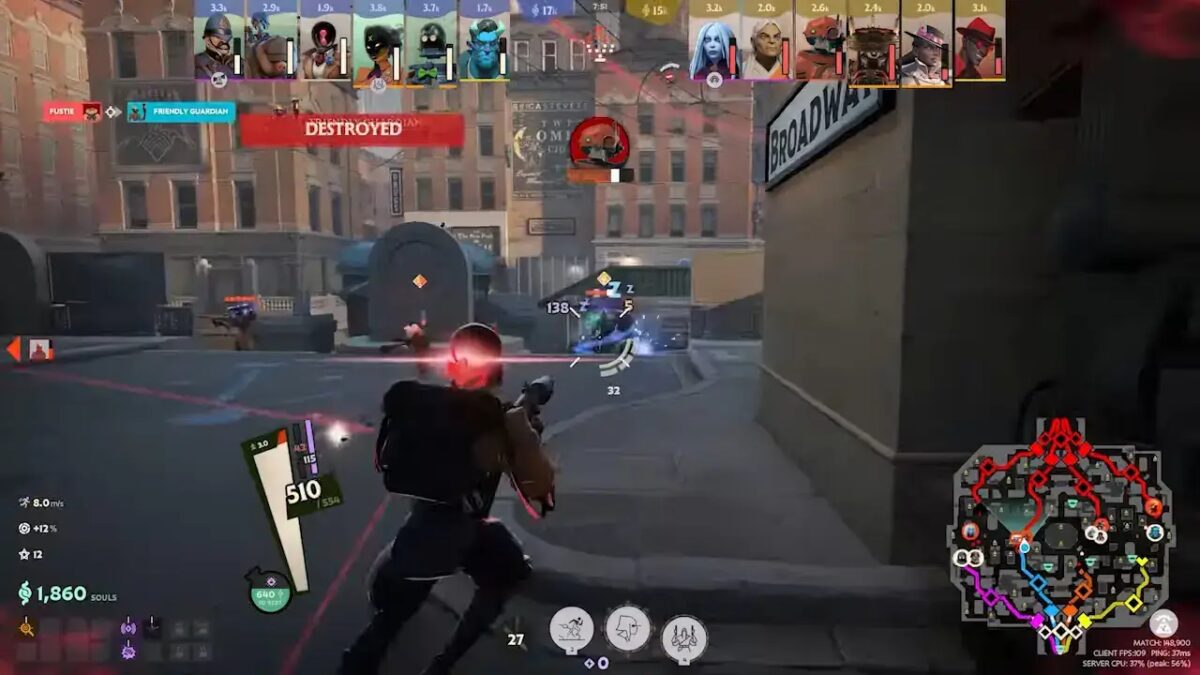
Task: Click the Friendly Guardian kill feed entry
Action: coord(181,112)
